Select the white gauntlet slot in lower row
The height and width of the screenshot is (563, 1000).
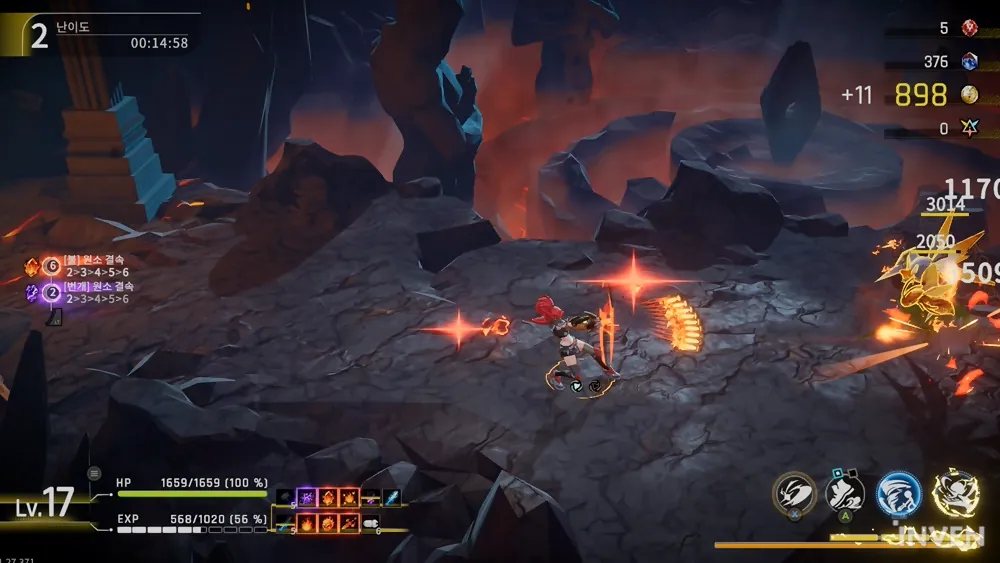point(370,522)
